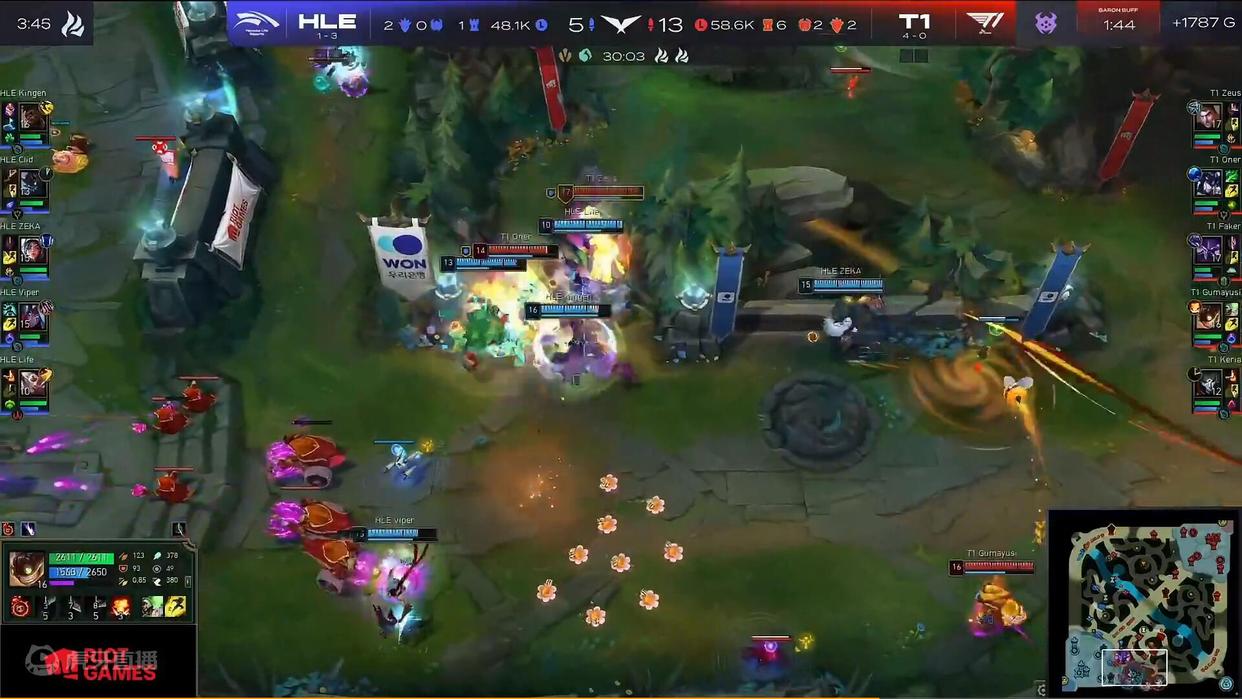The height and width of the screenshot is (699, 1242).
Task: Click the yellow Flash summoner spell icon
Action: click(x=176, y=606)
